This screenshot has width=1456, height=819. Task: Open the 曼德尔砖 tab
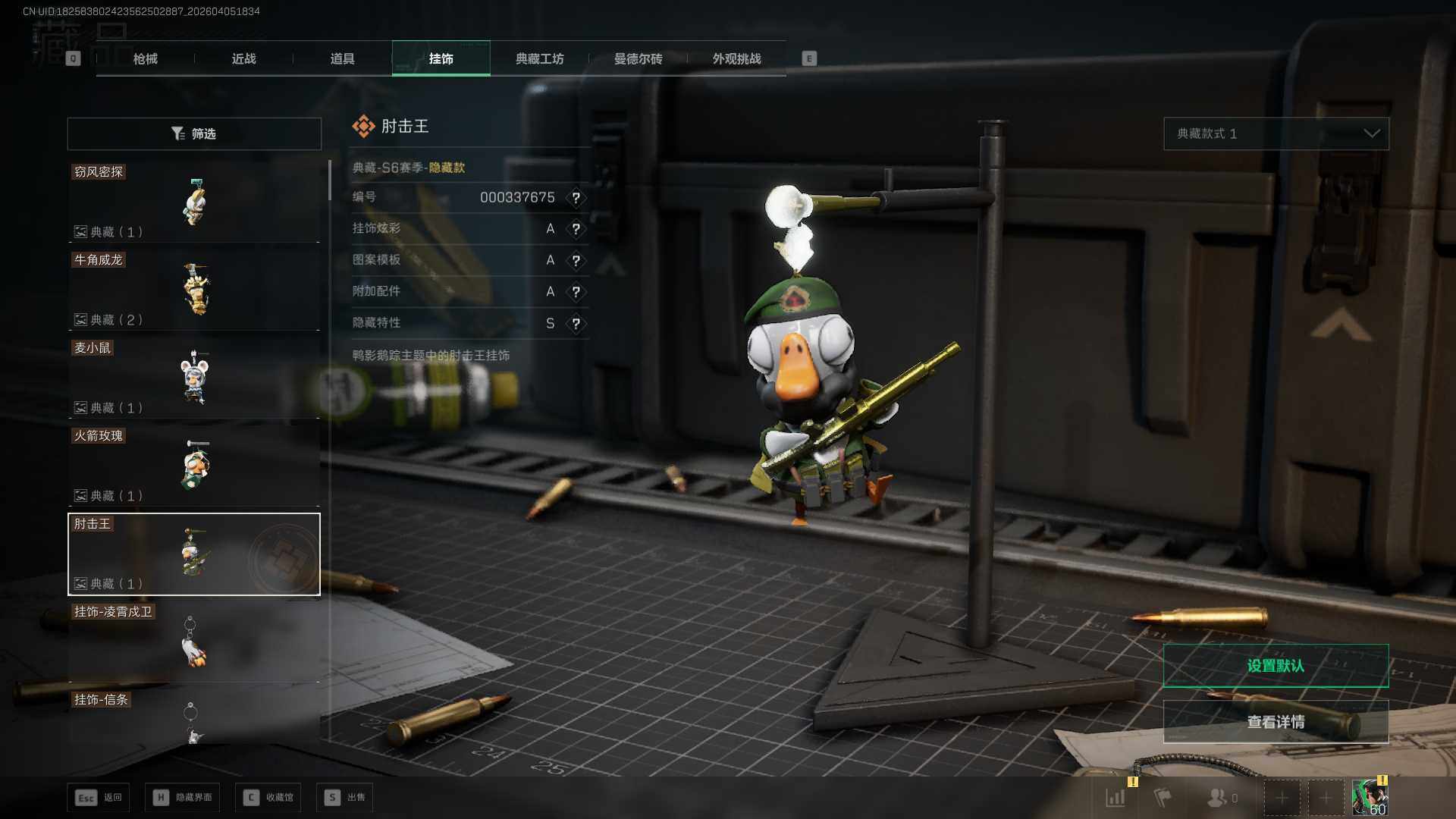coord(638,58)
